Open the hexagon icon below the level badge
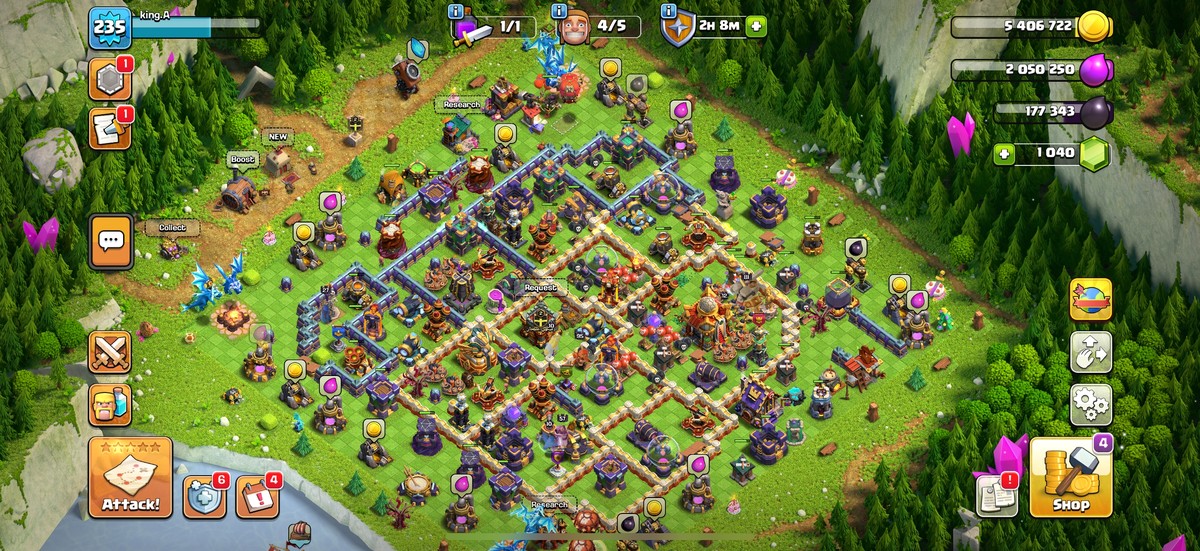 (x=109, y=79)
